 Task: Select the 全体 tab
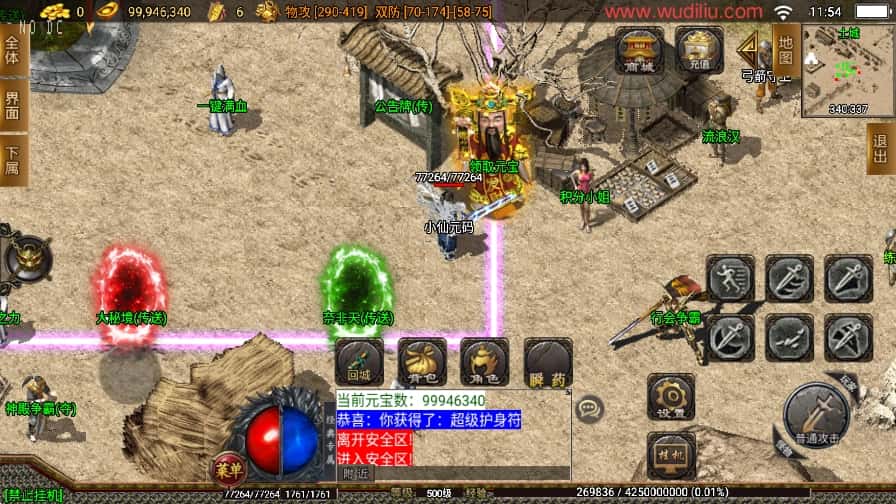[13, 50]
